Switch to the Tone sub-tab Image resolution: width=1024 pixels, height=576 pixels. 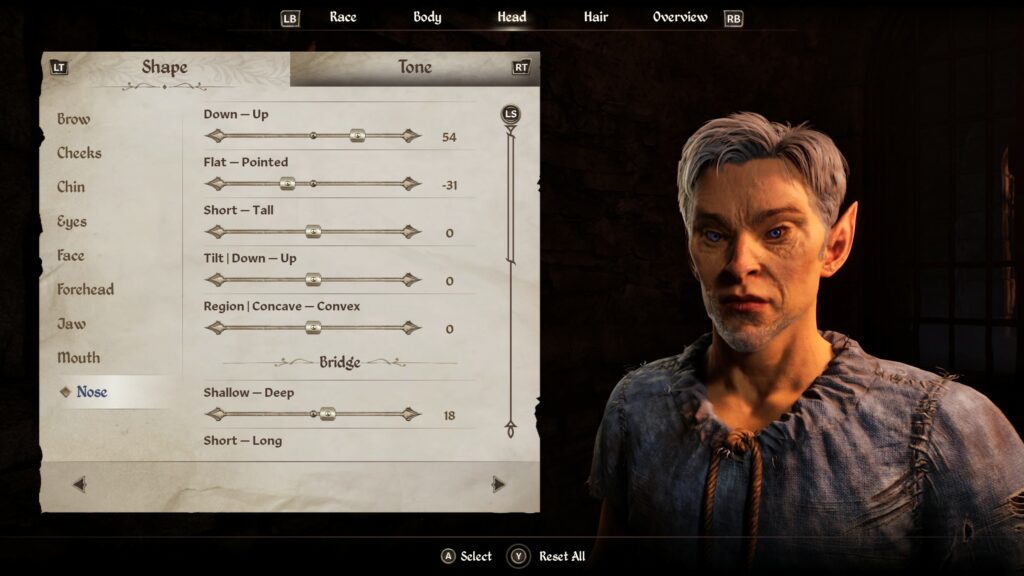point(414,68)
